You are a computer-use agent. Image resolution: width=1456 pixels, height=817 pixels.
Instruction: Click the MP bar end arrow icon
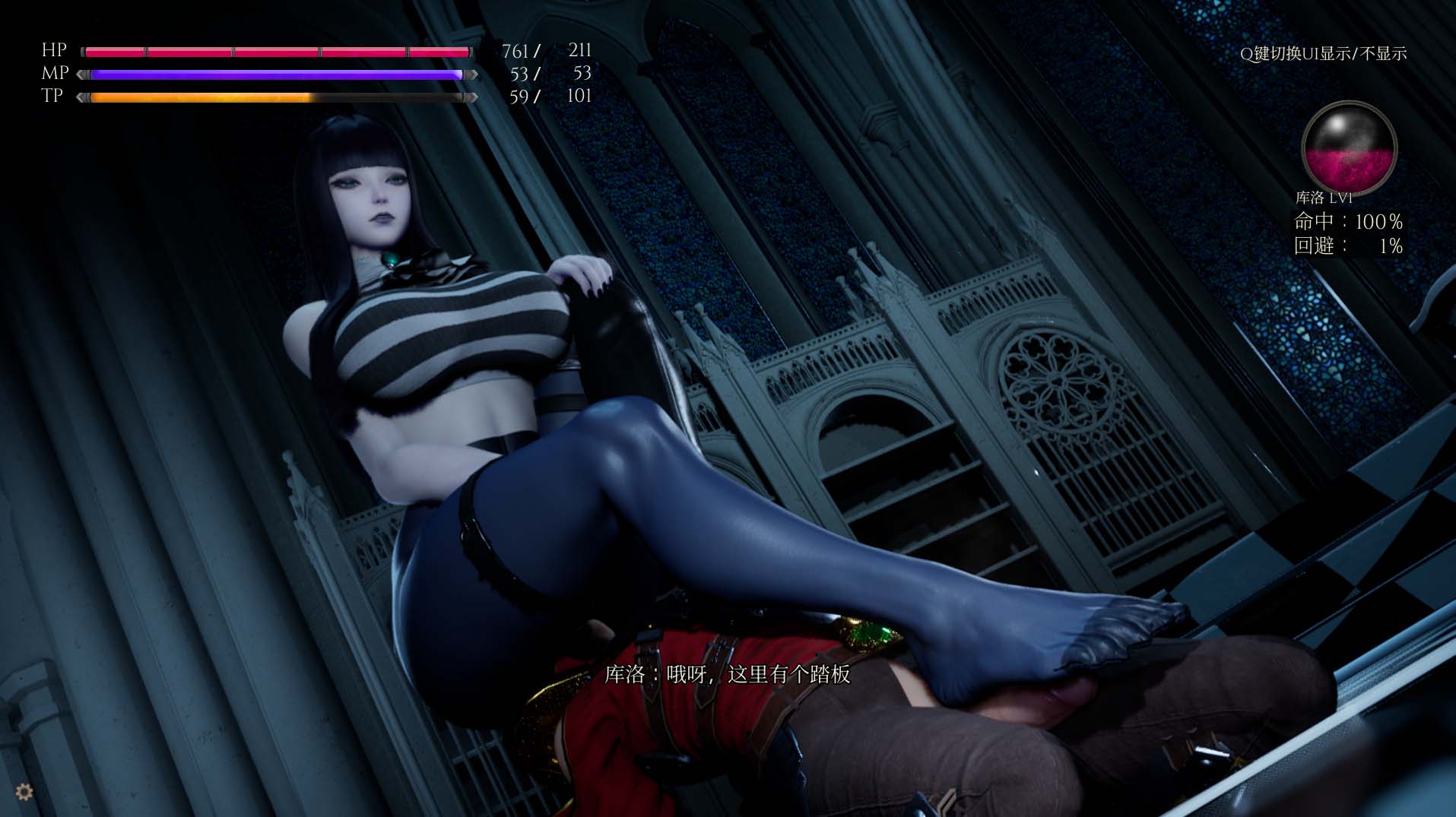point(473,74)
